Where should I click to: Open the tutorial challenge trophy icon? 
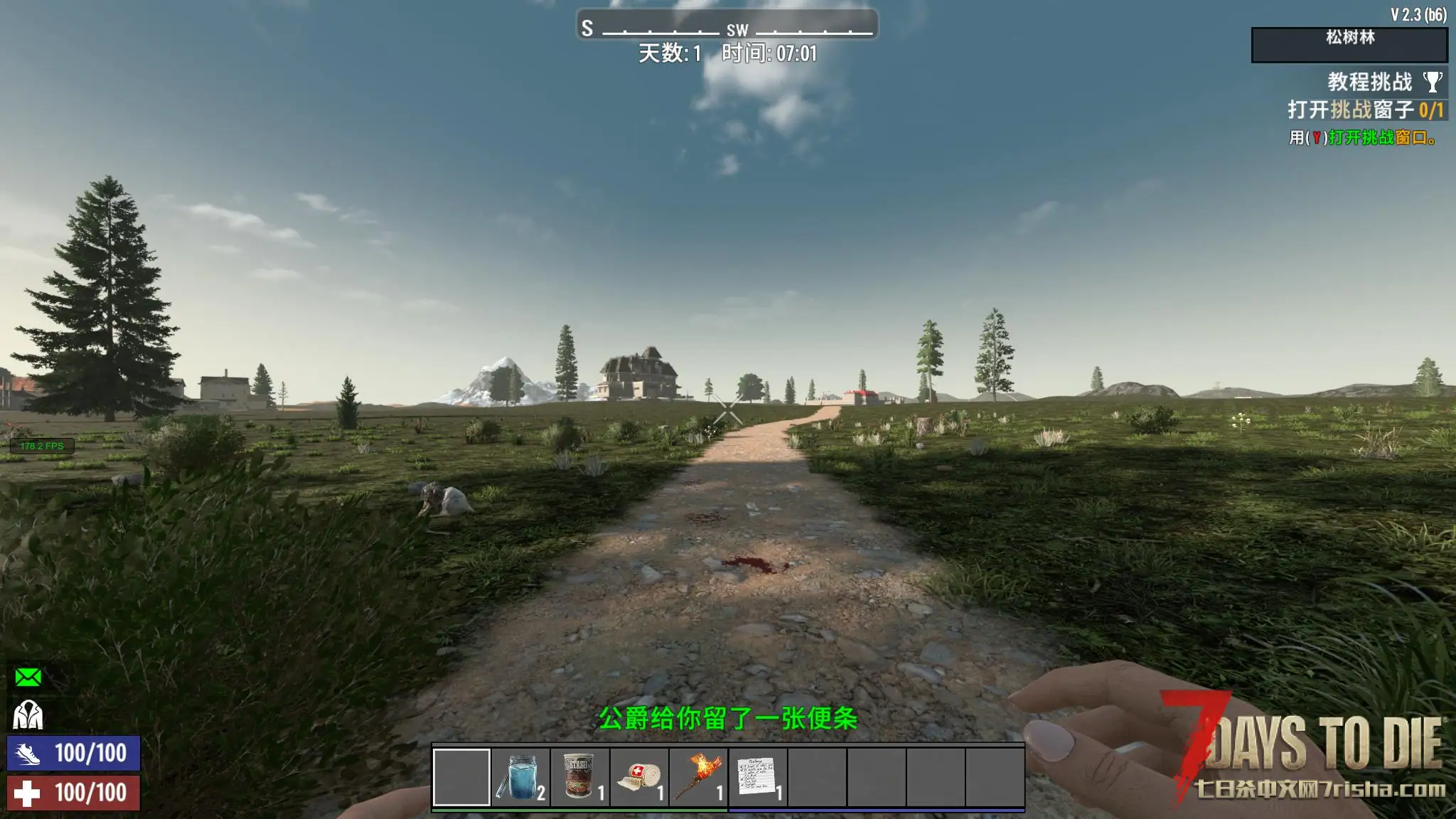[x=1433, y=82]
